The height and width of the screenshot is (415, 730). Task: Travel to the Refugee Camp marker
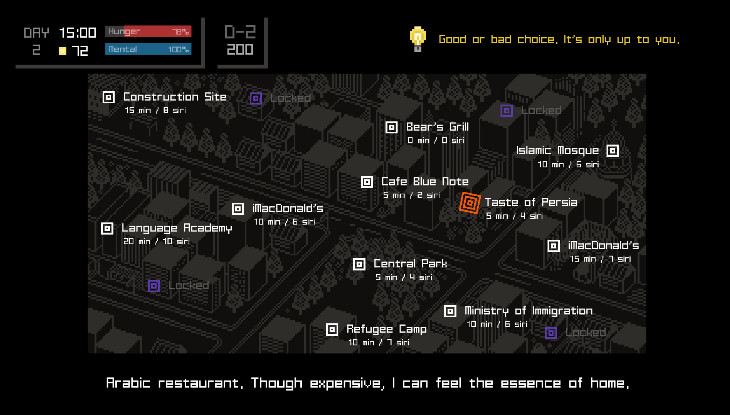(x=332, y=329)
